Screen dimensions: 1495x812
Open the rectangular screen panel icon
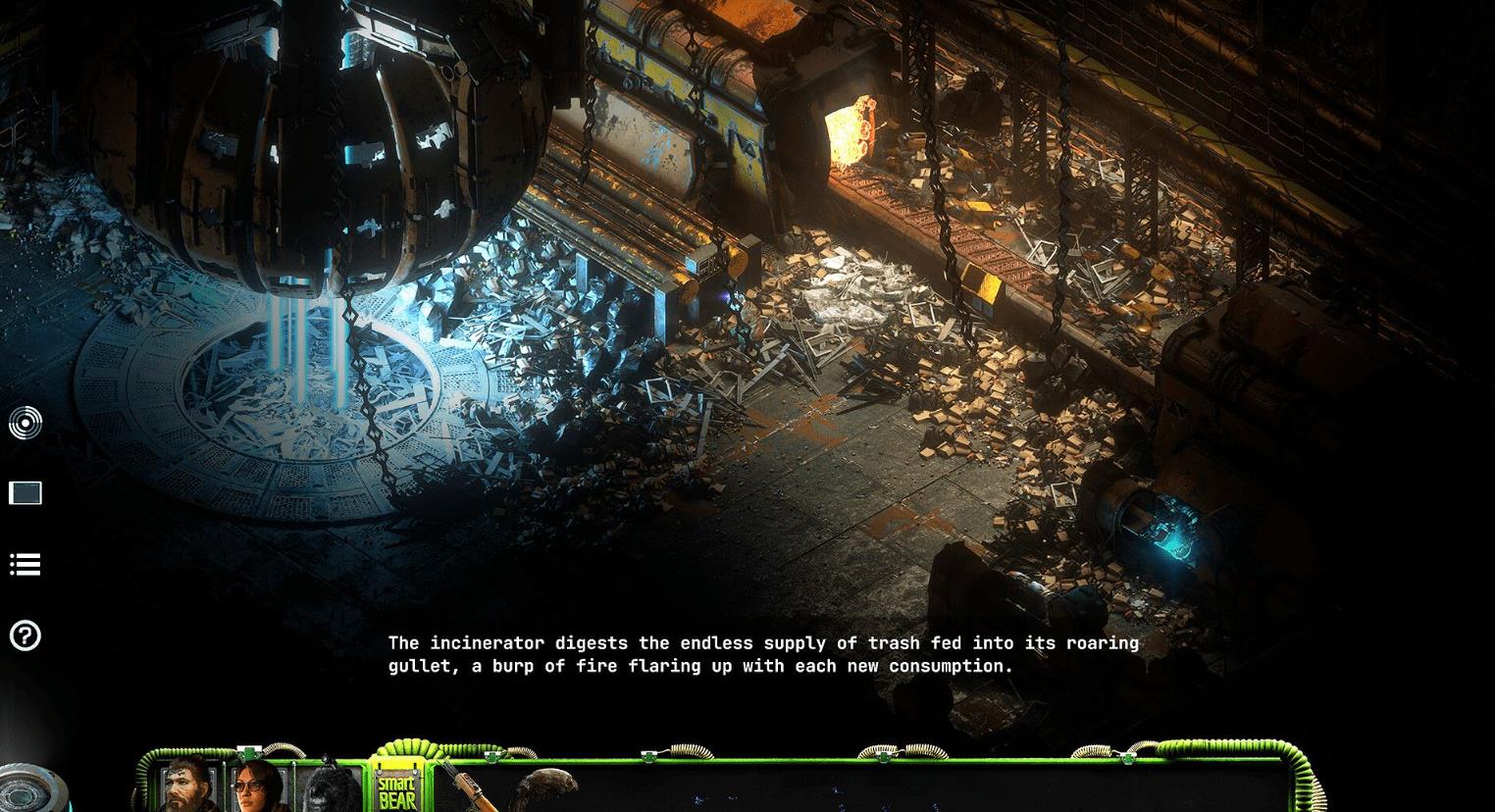[x=26, y=492]
